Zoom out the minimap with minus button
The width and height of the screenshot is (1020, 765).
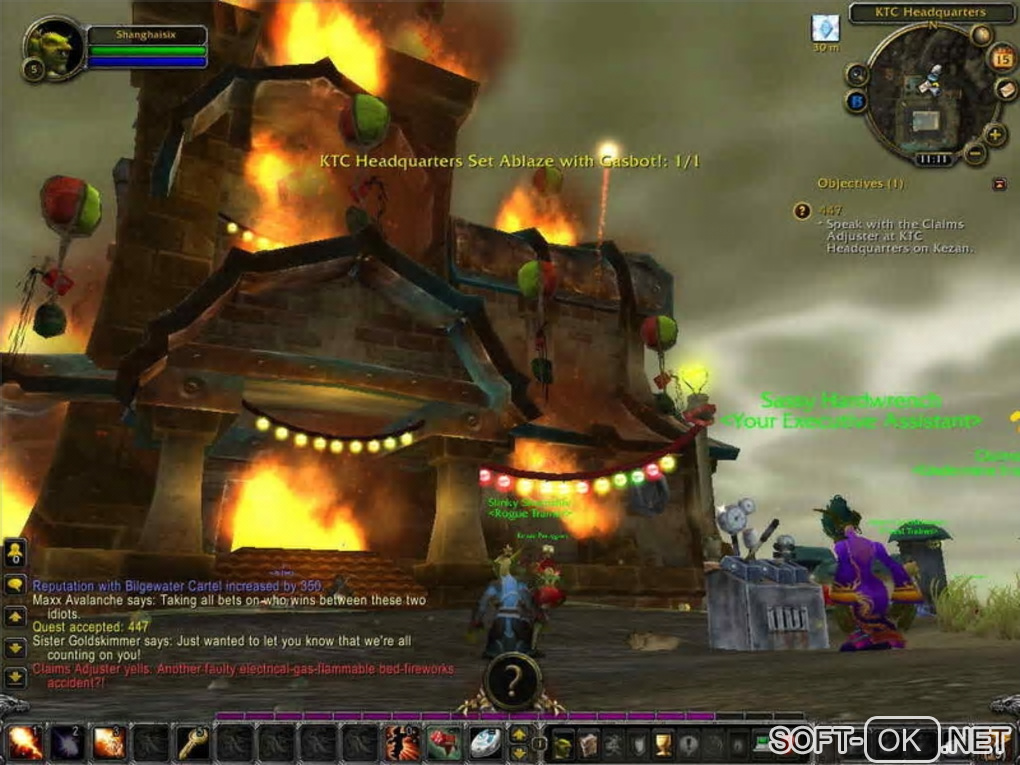click(x=975, y=154)
